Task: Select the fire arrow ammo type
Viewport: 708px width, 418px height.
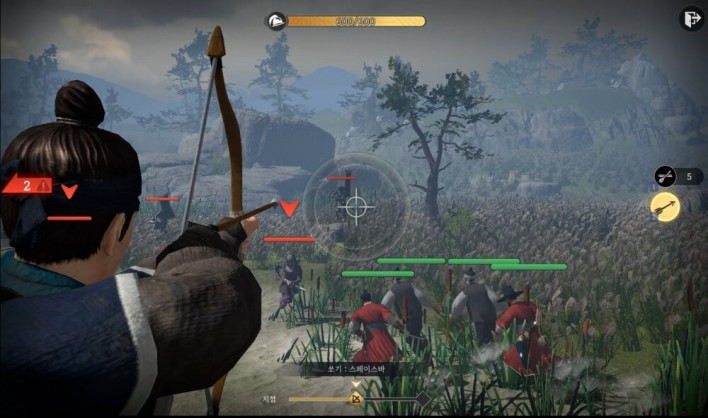Action: pyautogui.click(x=665, y=176)
